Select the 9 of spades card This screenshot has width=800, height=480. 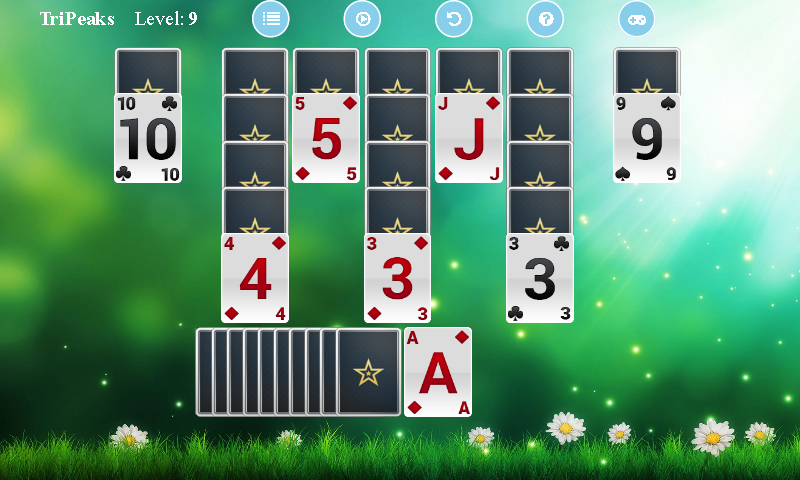tap(647, 139)
